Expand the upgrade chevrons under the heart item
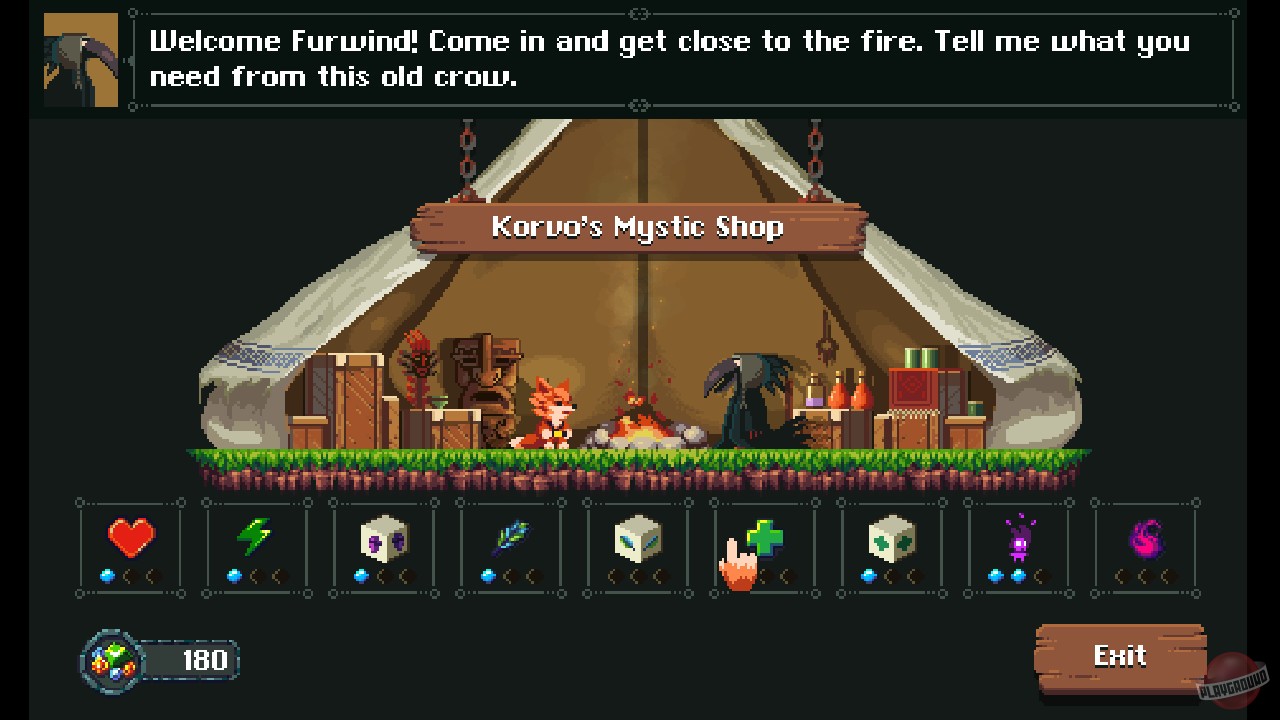Screen dimensions: 1280x720 pyautogui.click(x=138, y=575)
